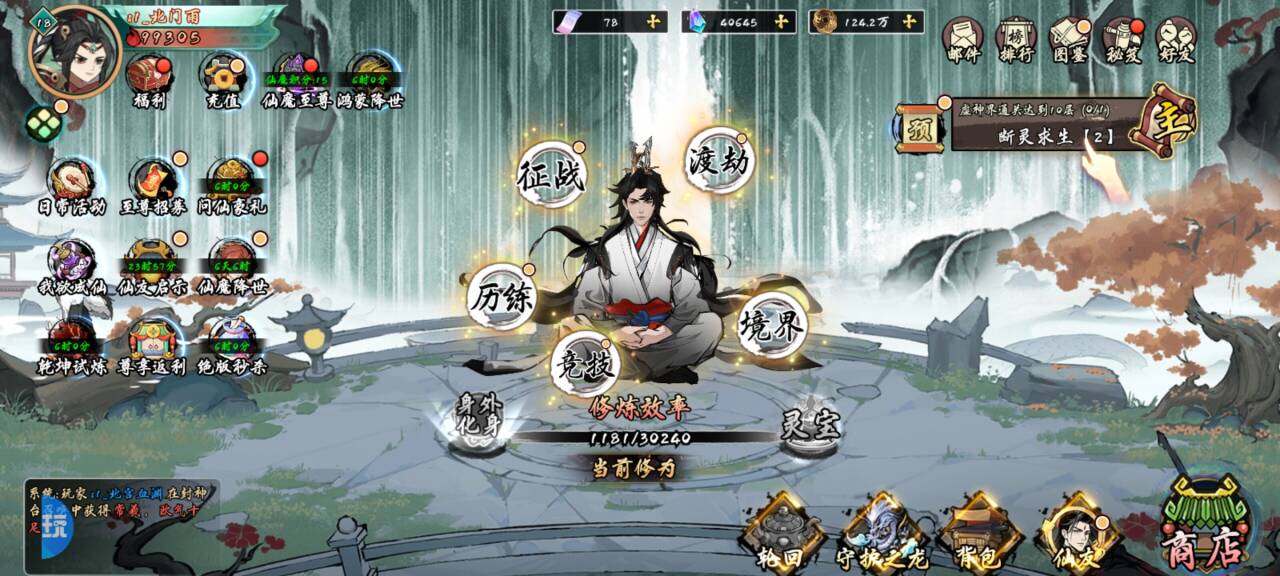This screenshot has height=576, width=1280.
Task: Open the 至尊招募 recruitment event
Action: pos(153,186)
